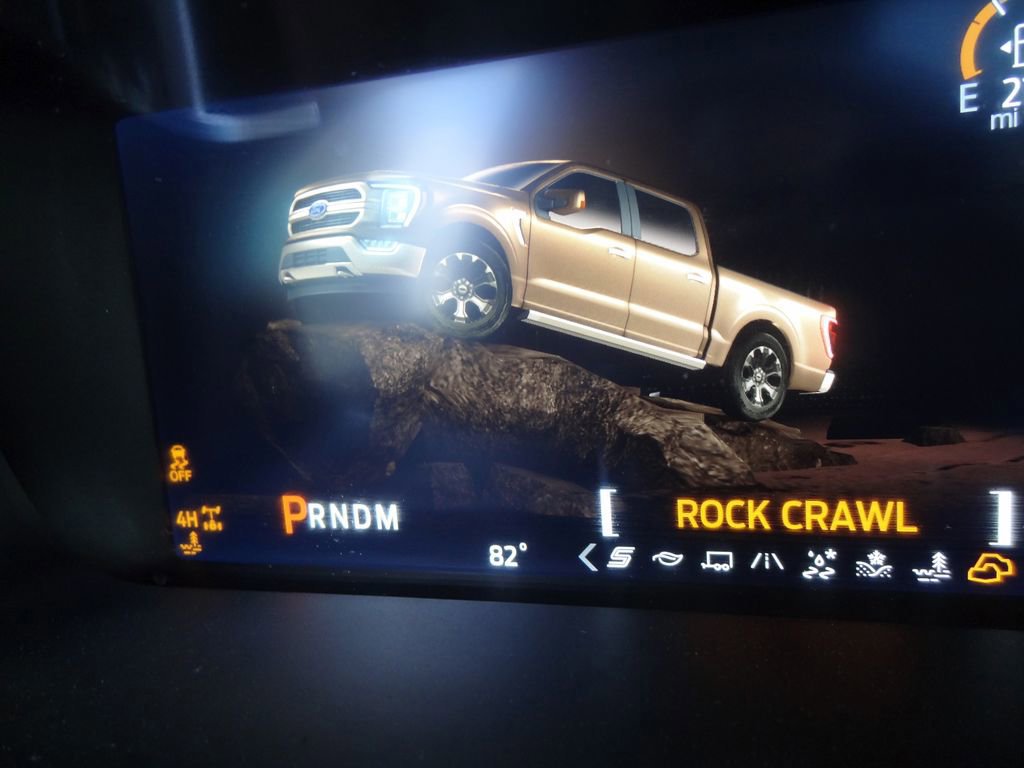Activate the Deep Snow/Sand mode icon
This screenshot has width=1024, height=768.
point(874,566)
